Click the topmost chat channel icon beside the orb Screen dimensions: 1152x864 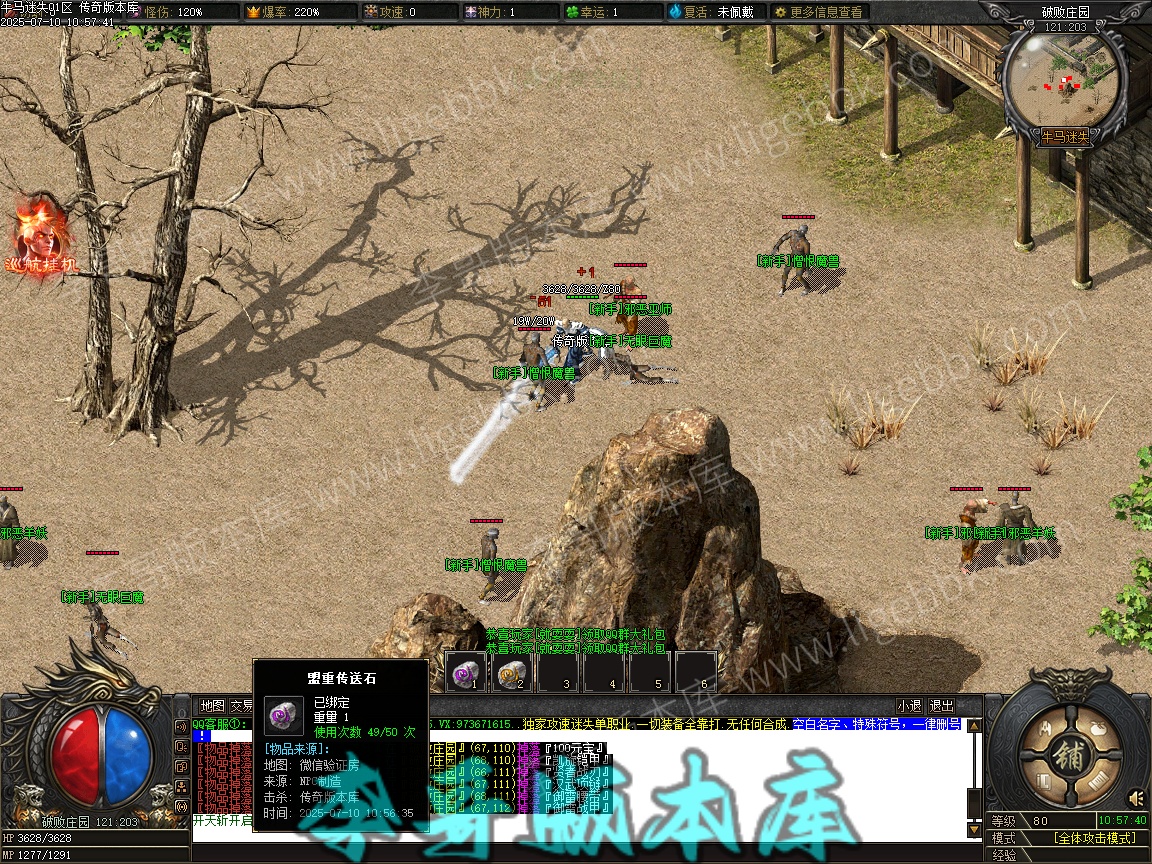(181, 726)
